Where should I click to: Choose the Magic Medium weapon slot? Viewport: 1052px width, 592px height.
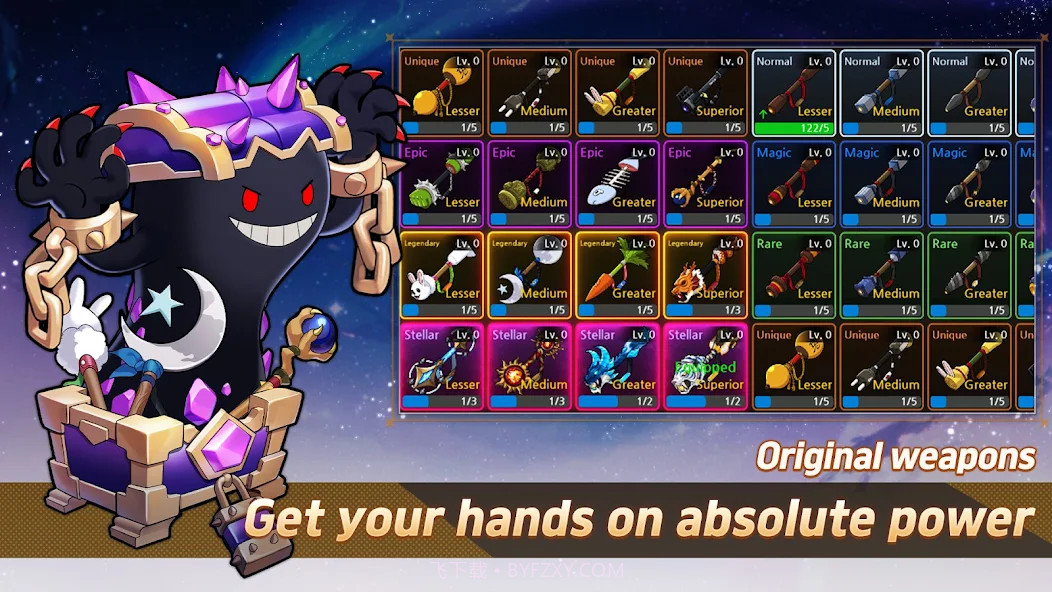pyautogui.click(x=881, y=184)
